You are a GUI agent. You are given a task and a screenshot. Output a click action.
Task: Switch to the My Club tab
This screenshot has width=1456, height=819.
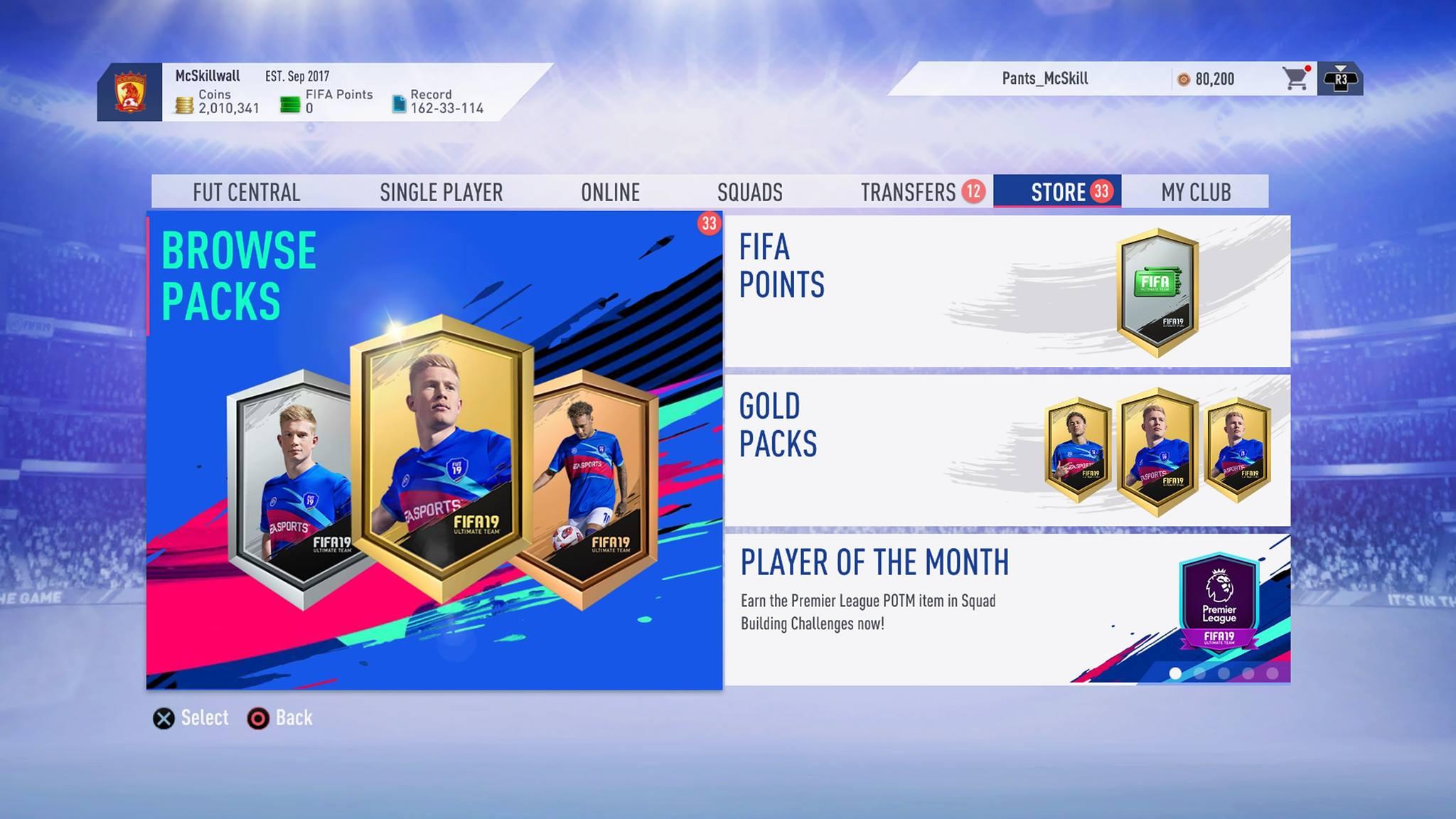tap(1196, 192)
